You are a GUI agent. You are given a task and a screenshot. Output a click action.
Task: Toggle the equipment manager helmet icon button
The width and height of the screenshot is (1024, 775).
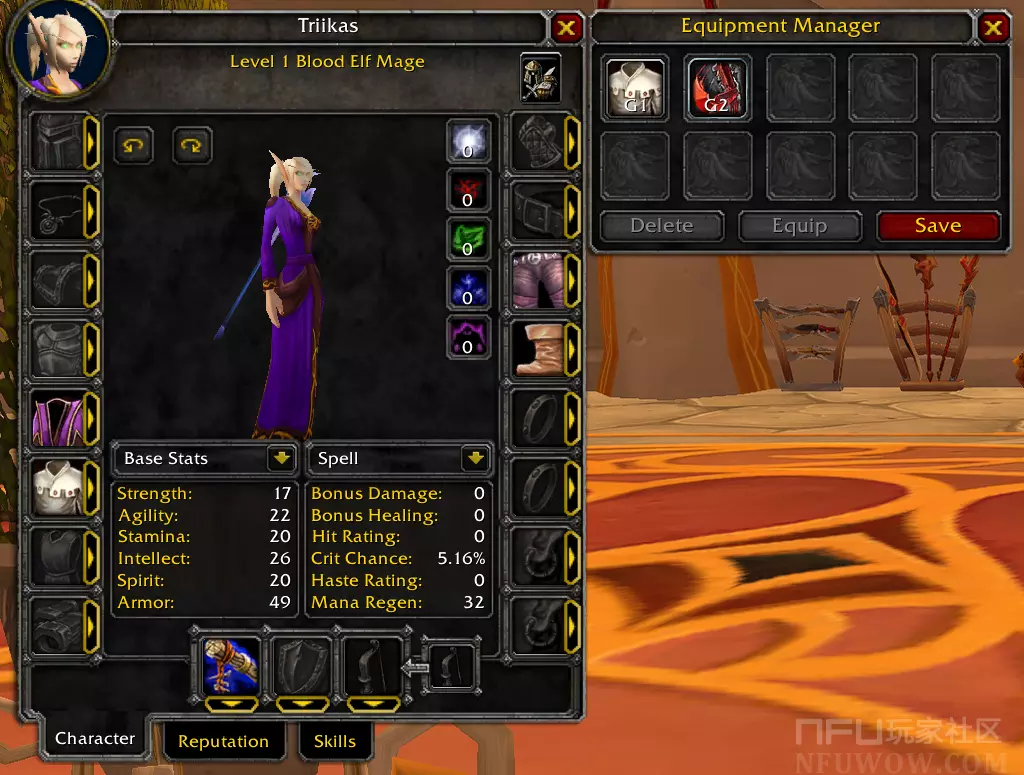[540, 75]
